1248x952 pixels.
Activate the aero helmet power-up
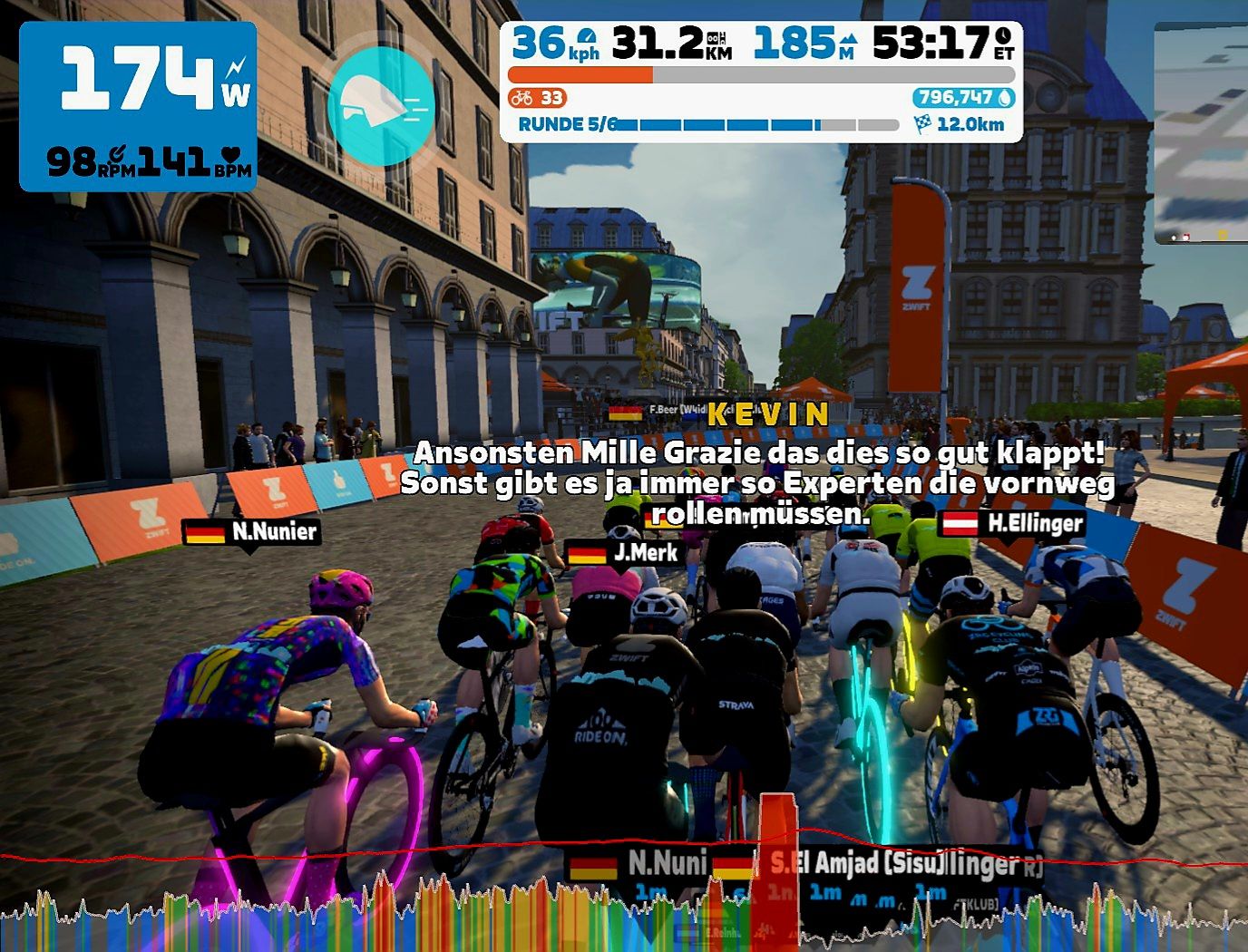point(380,106)
